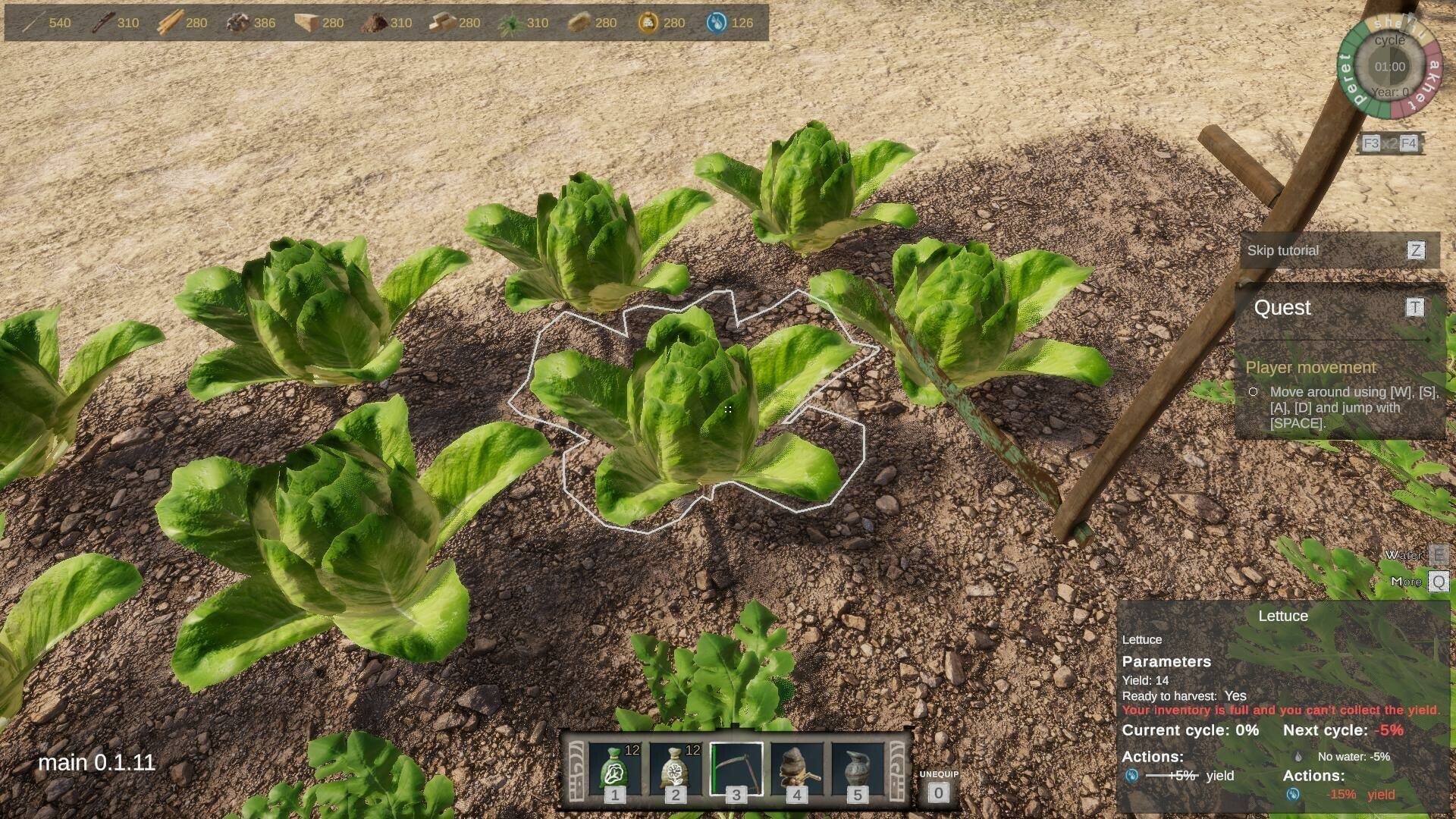Select the water jug hotbar slot

tap(857, 770)
